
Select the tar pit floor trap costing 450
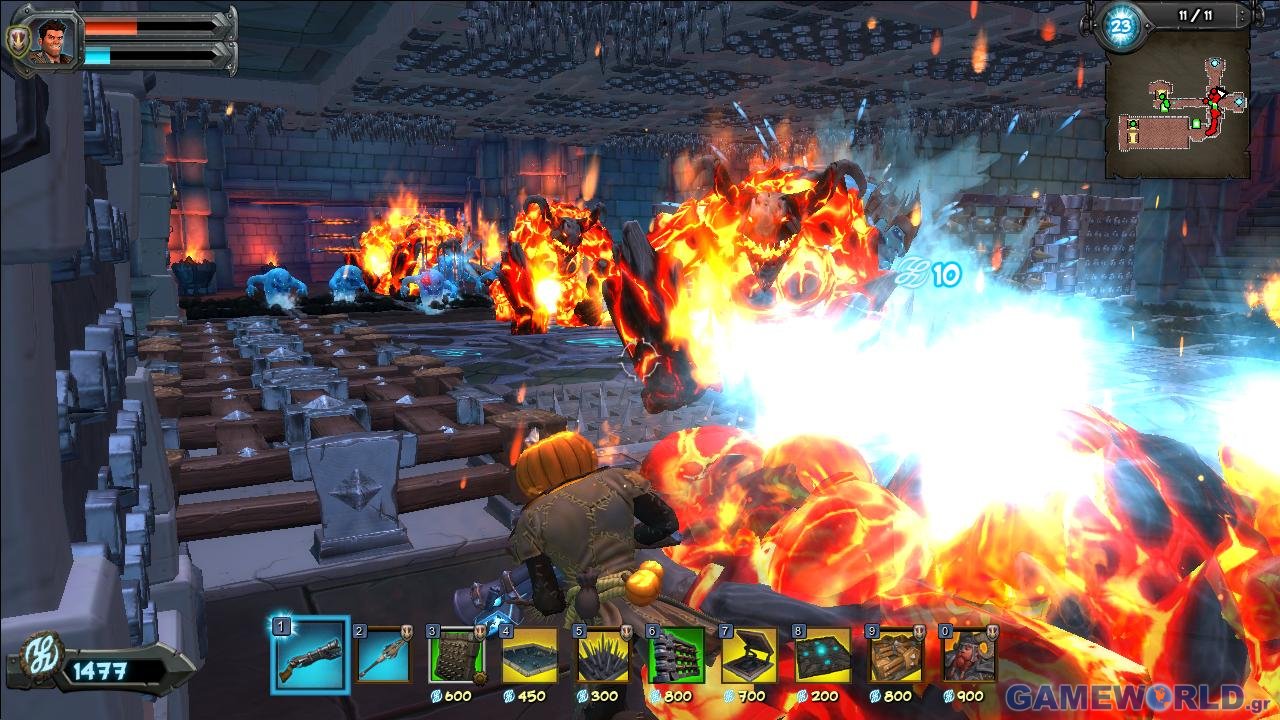(530, 656)
